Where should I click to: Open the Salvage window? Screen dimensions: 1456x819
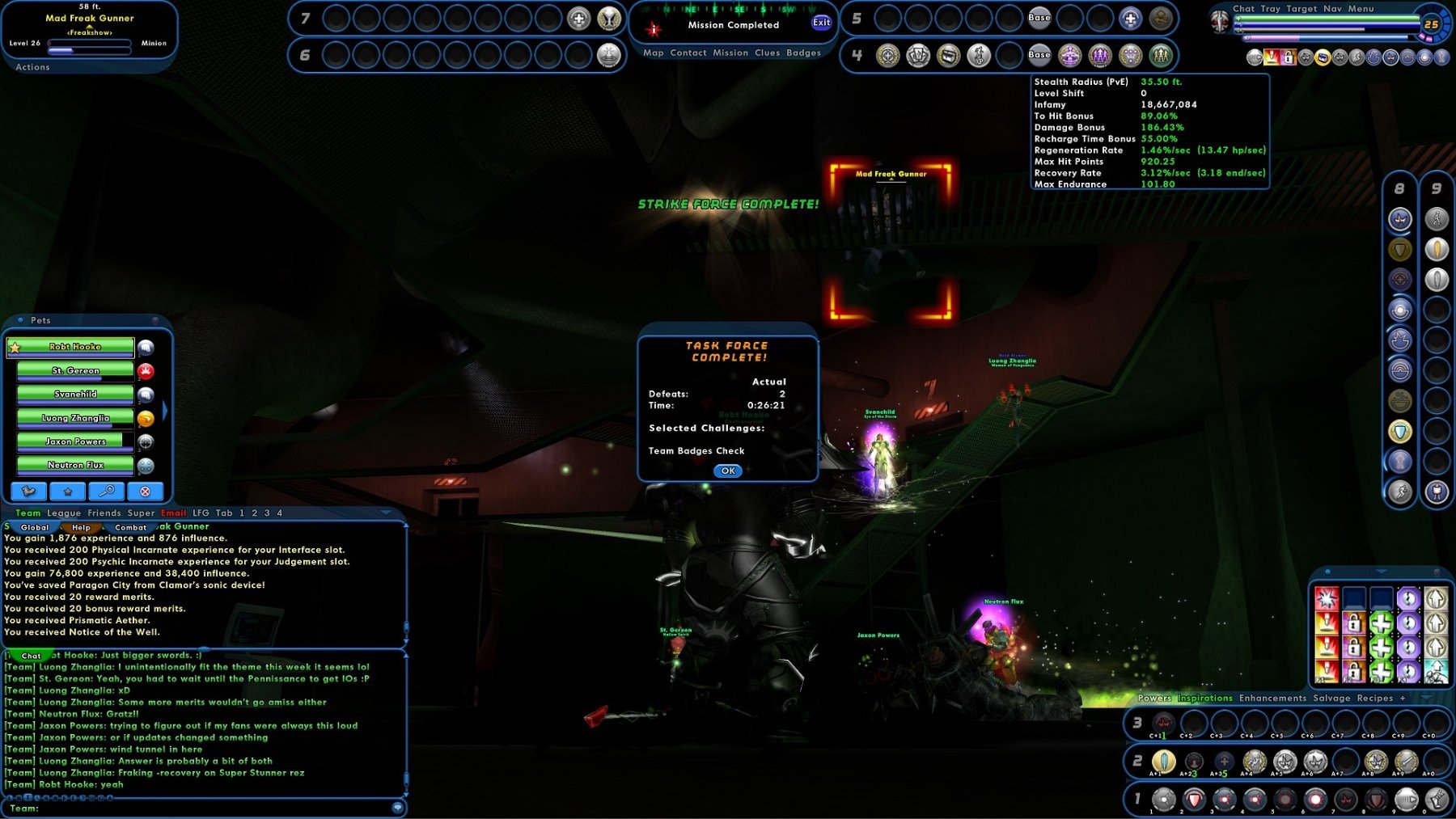[1331, 698]
